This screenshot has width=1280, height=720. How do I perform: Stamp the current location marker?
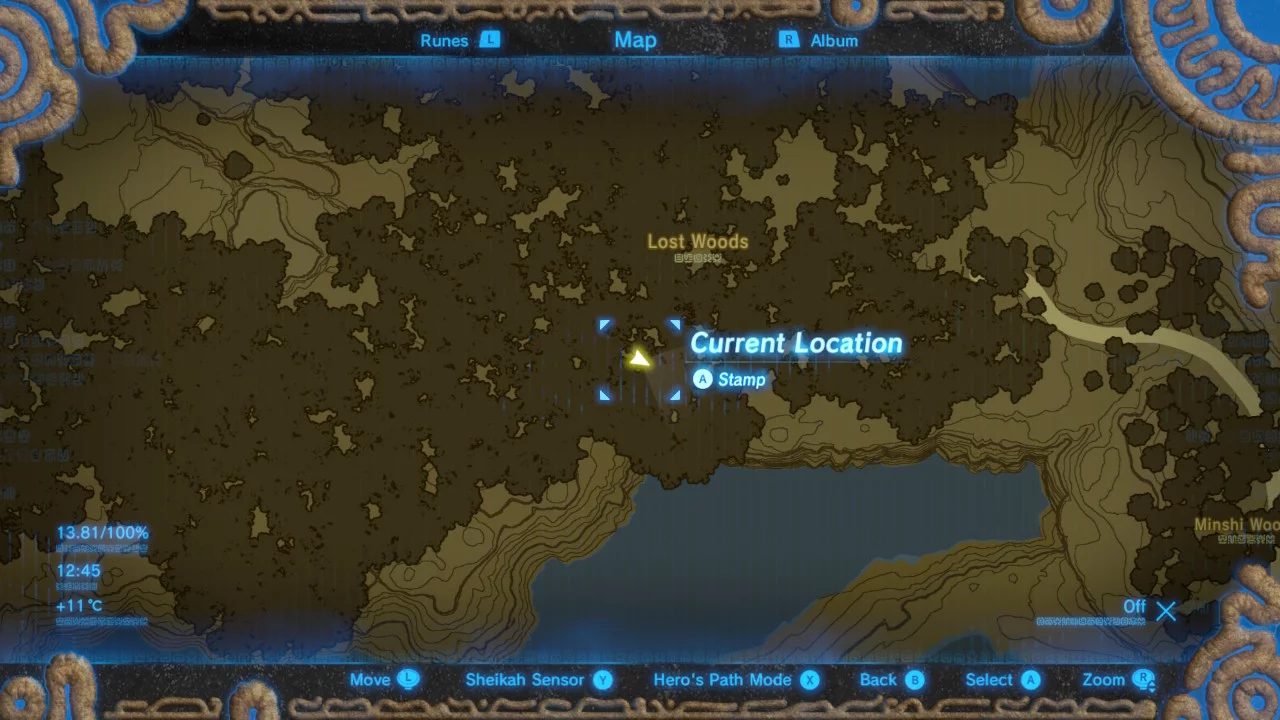tap(730, 379)
